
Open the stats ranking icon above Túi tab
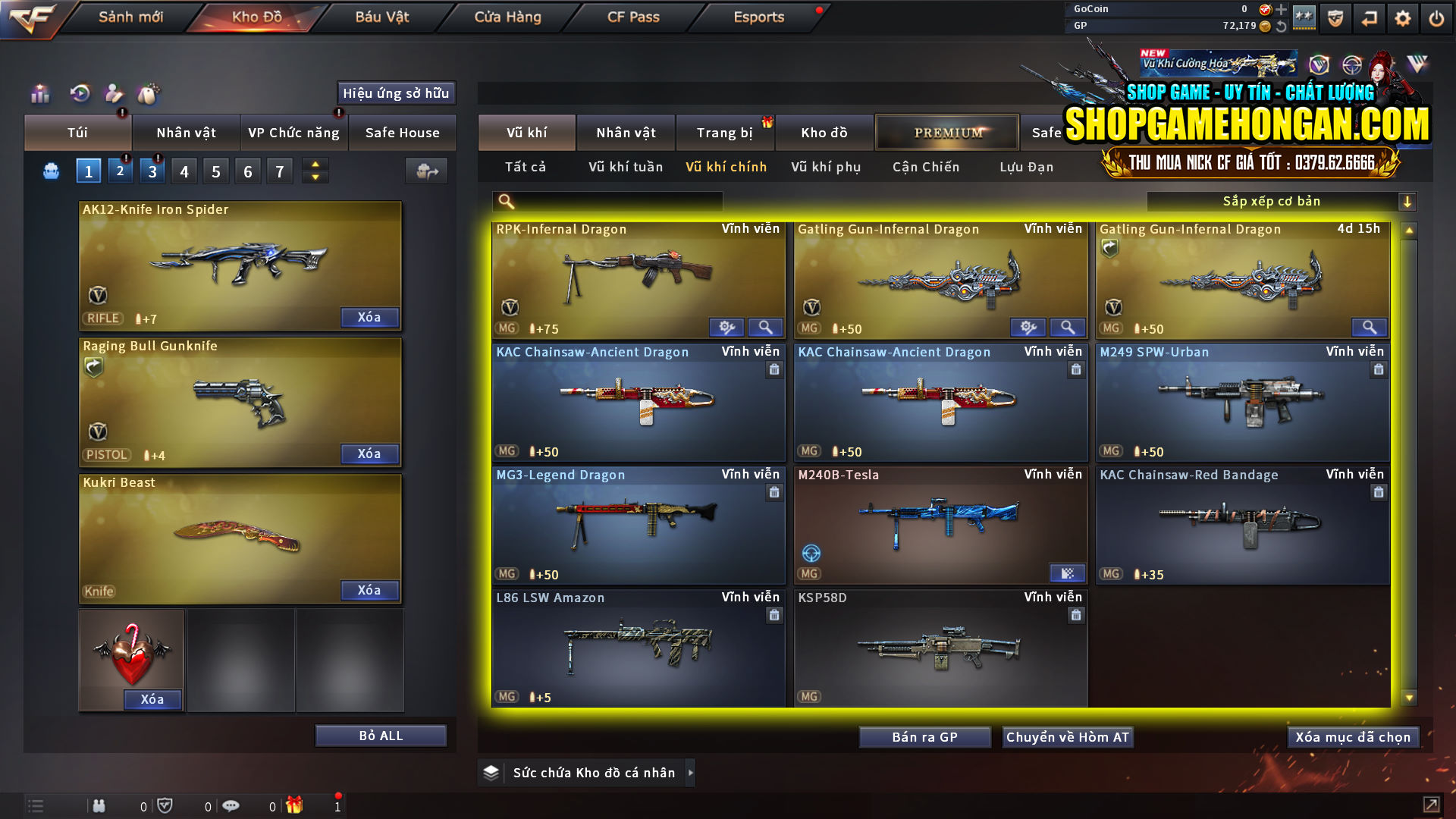click(39, 93)
